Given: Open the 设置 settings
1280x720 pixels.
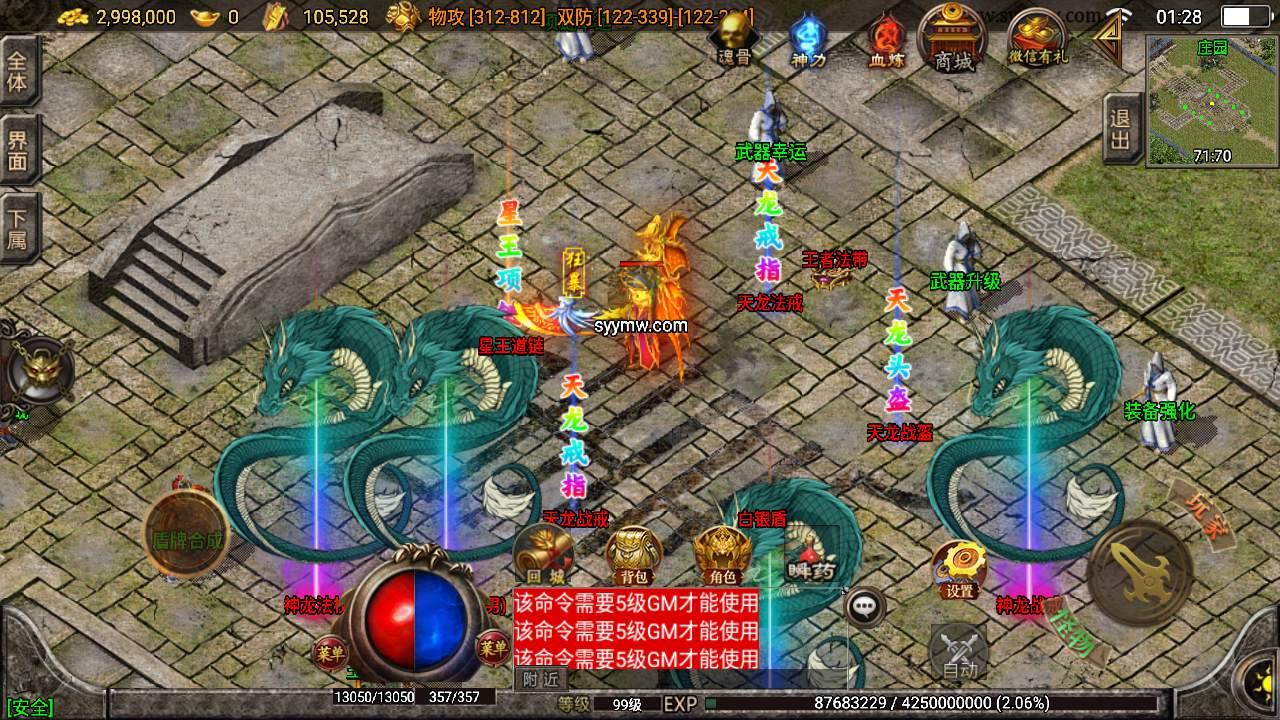Looking at the screenshot, I should [x=960, y=568].
